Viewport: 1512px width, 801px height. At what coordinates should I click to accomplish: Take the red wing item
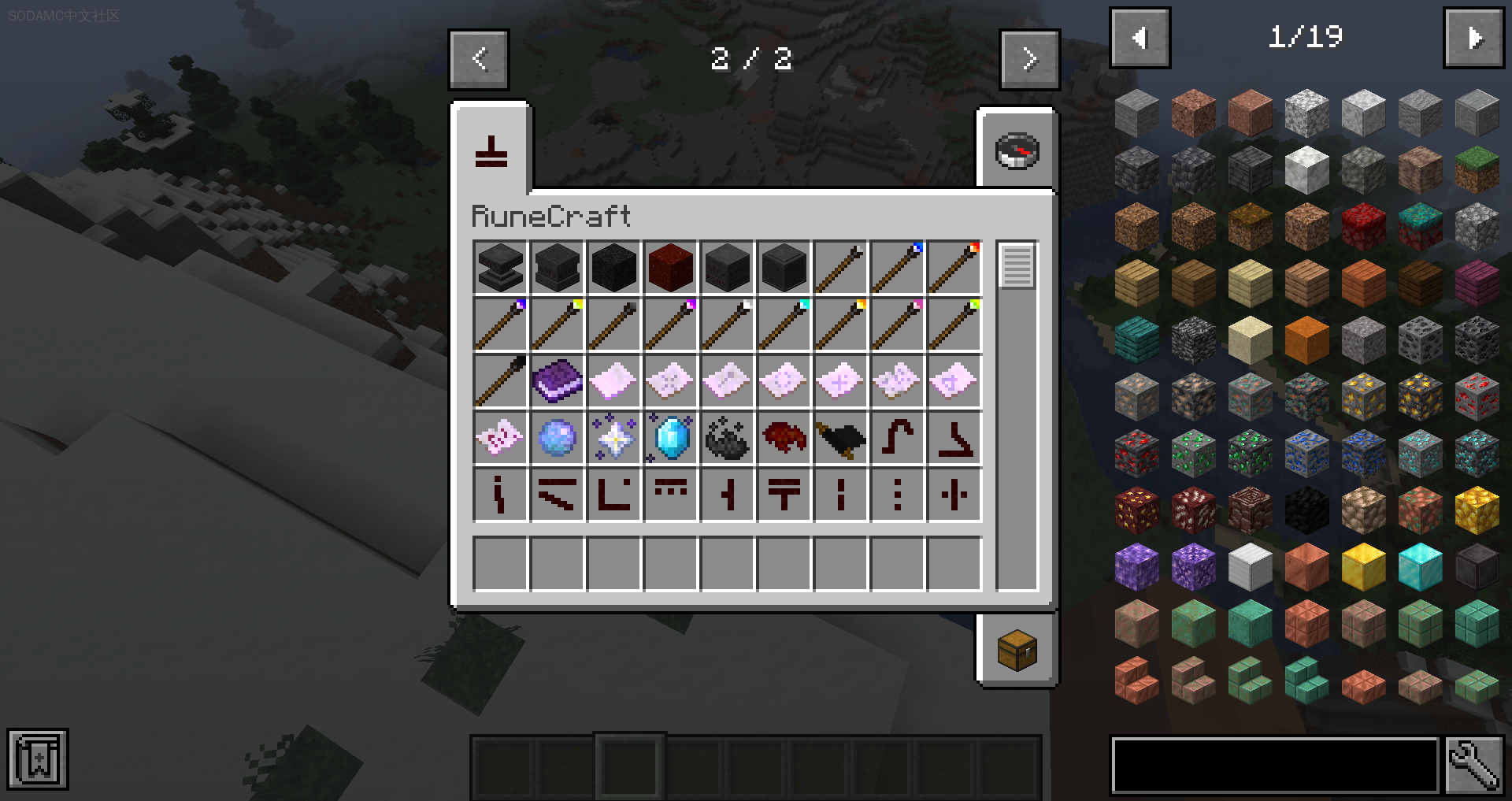(x=784, y=437)
